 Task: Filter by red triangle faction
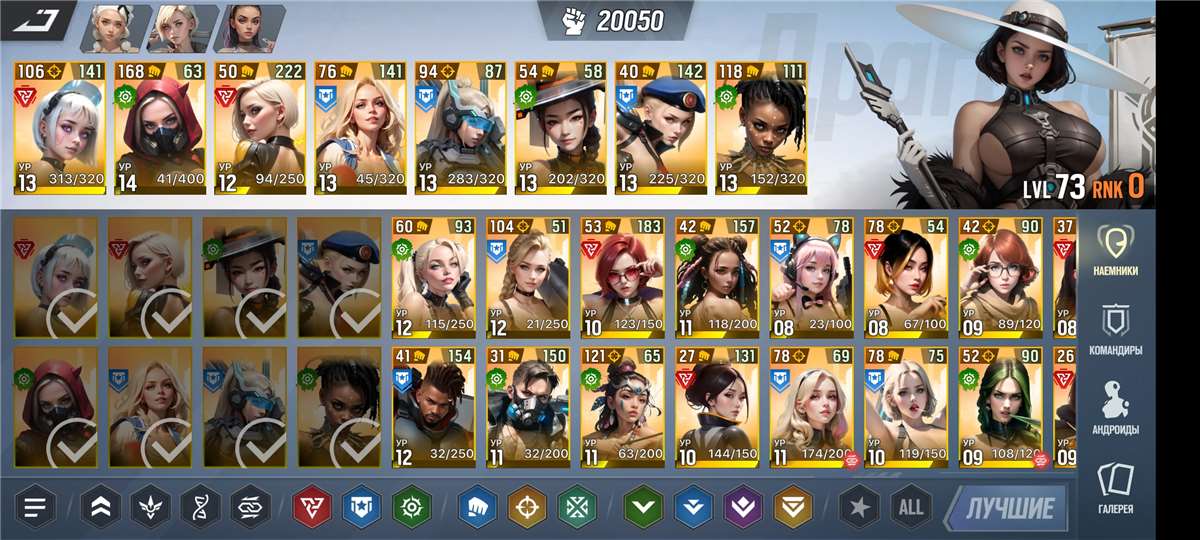tap(312, 507)
